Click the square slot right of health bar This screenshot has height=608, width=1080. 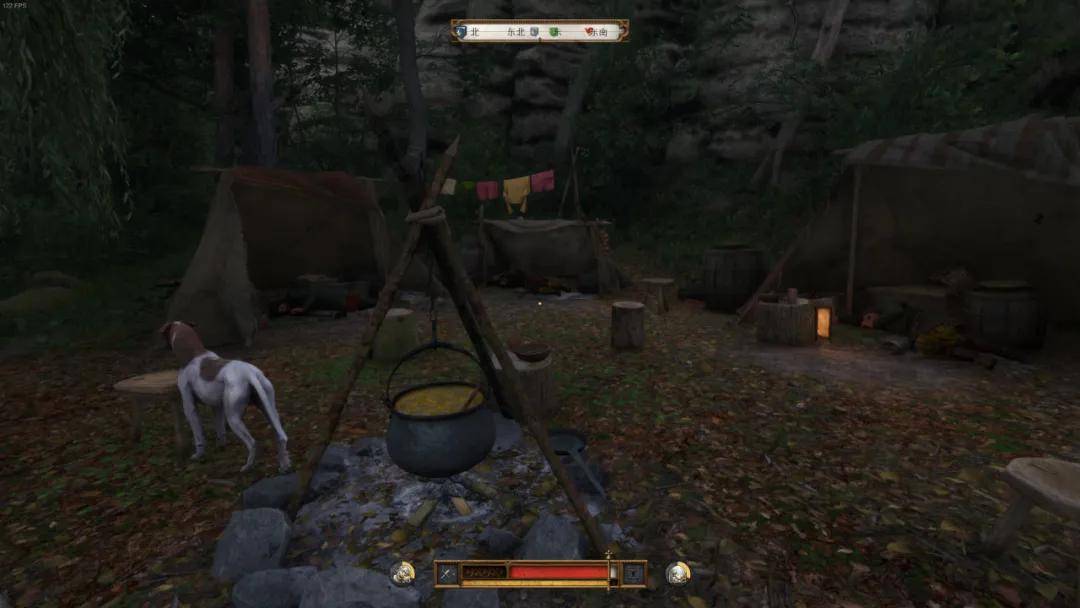[x=632, y=574]
